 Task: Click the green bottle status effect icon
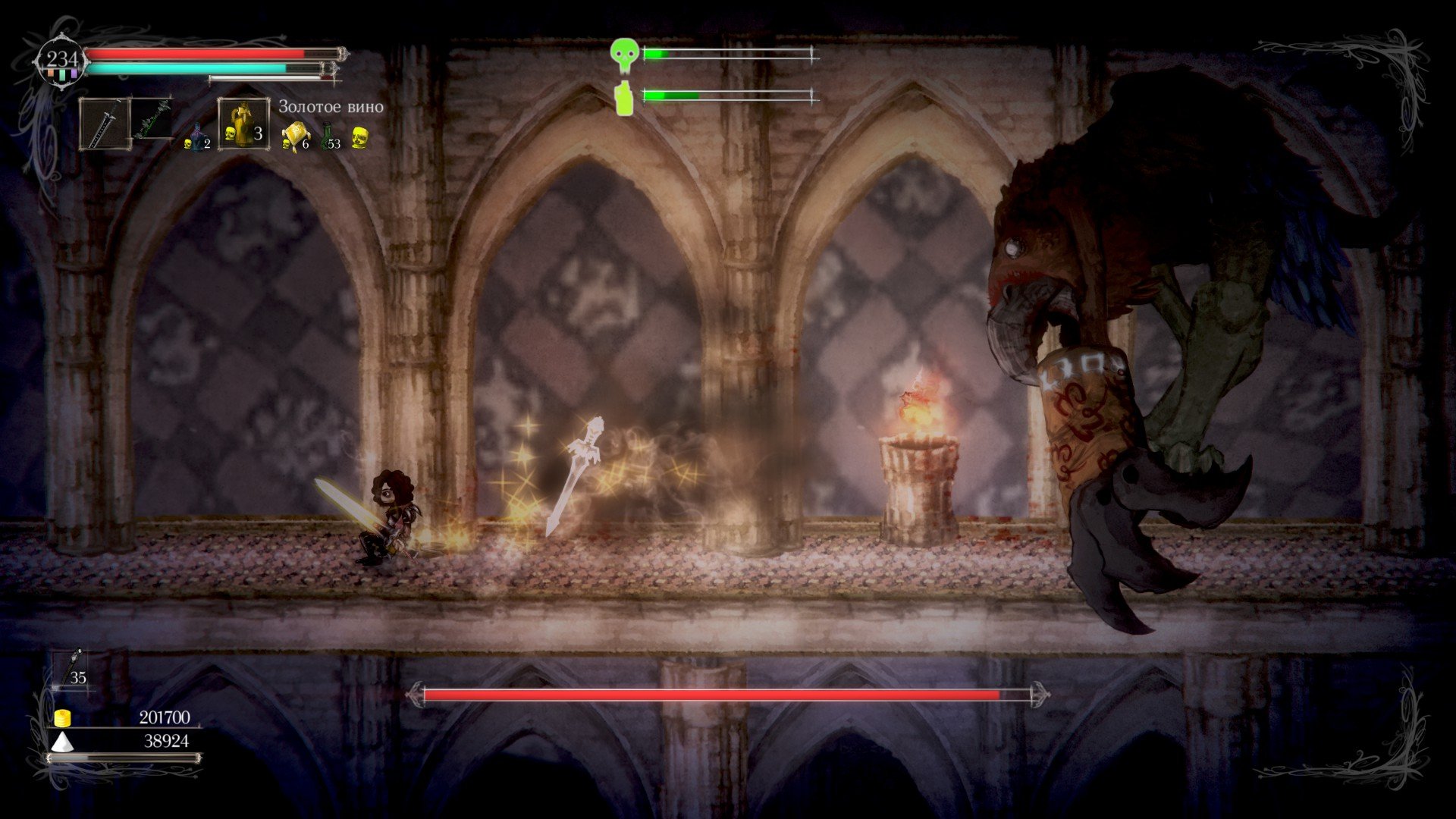coord(623,98)
